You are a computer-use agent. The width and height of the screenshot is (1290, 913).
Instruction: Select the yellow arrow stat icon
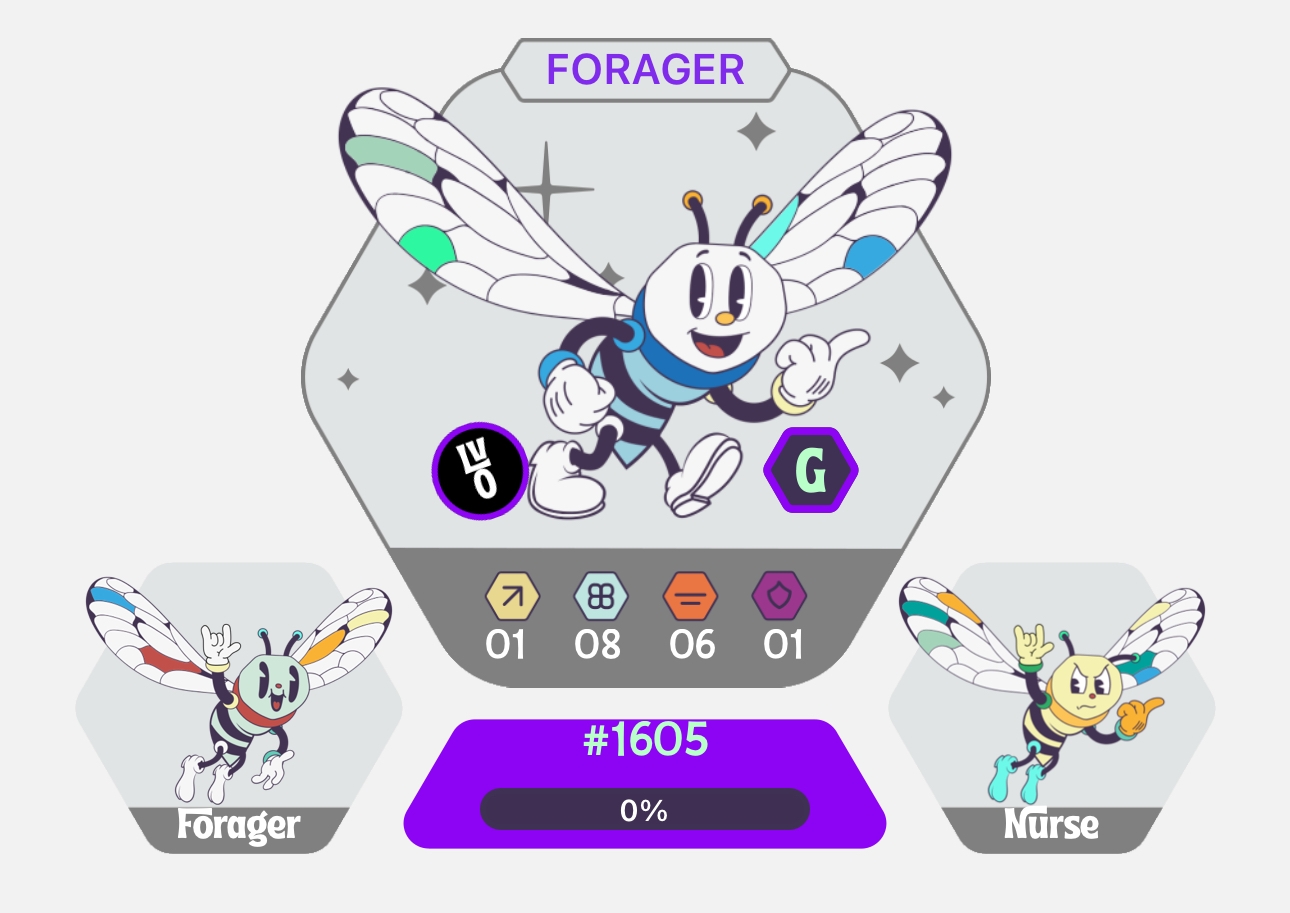click(x=512, y=597)
